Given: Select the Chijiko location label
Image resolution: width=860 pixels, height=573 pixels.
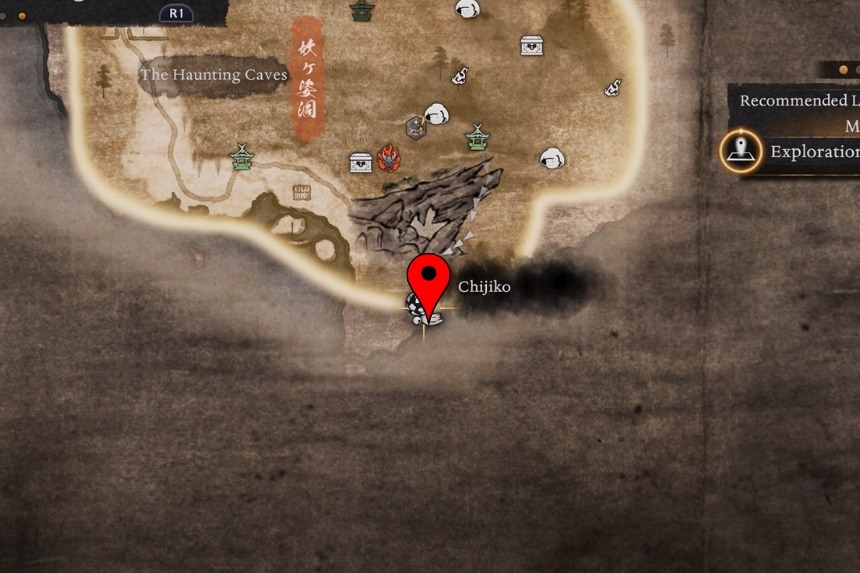Looking at the screenshot, I should coord(484,287).
